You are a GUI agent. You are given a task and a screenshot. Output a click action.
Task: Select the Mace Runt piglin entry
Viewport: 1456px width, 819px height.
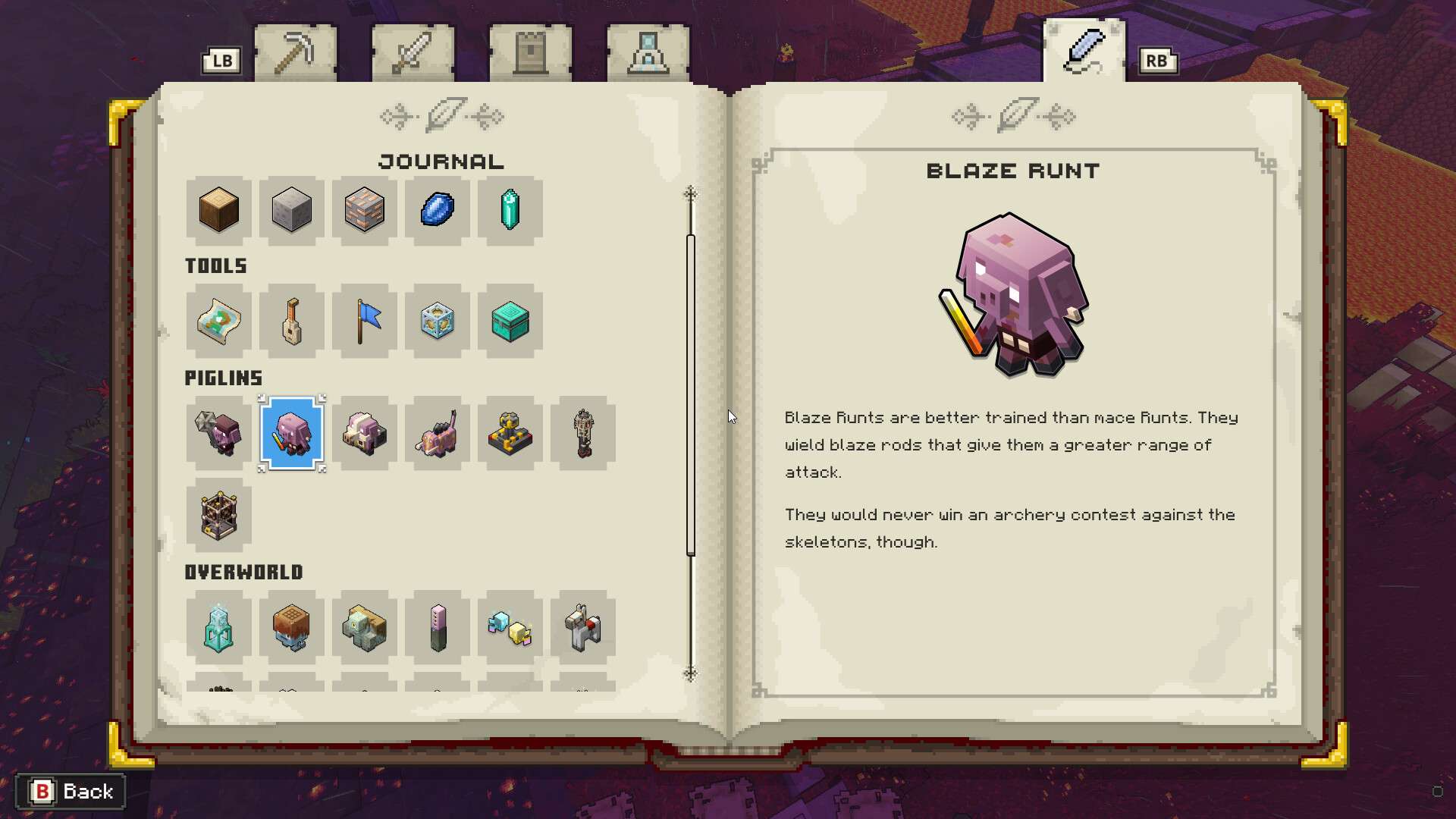[x=218, y=433]
